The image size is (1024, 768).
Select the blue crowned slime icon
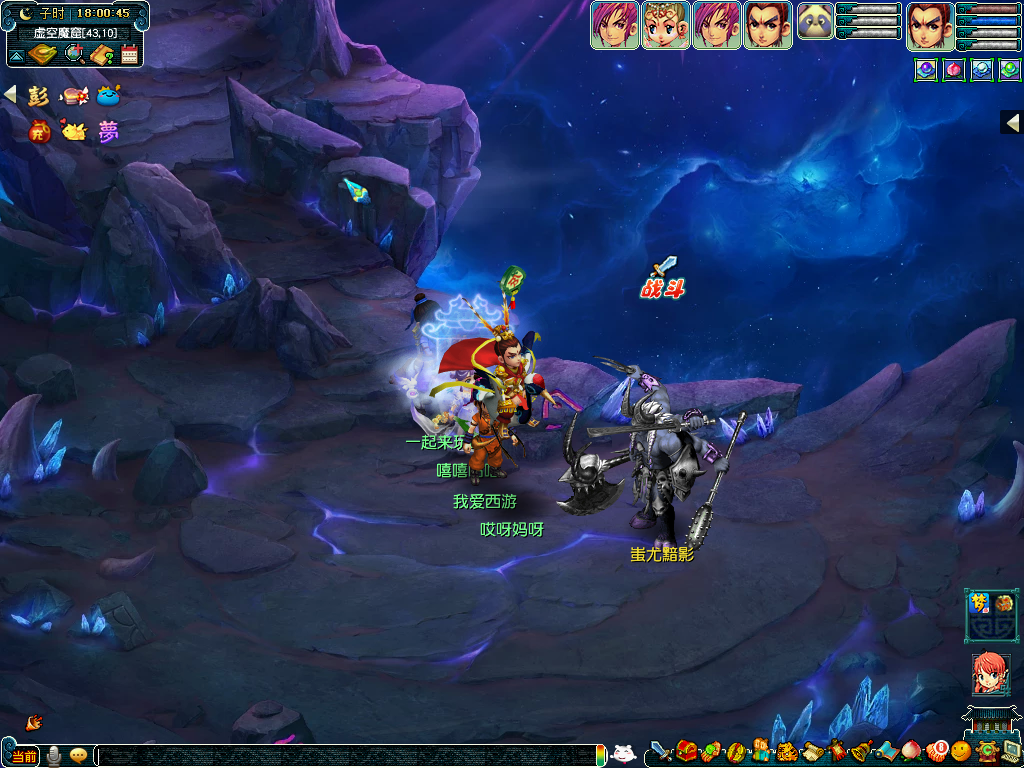tap(108, 96)
